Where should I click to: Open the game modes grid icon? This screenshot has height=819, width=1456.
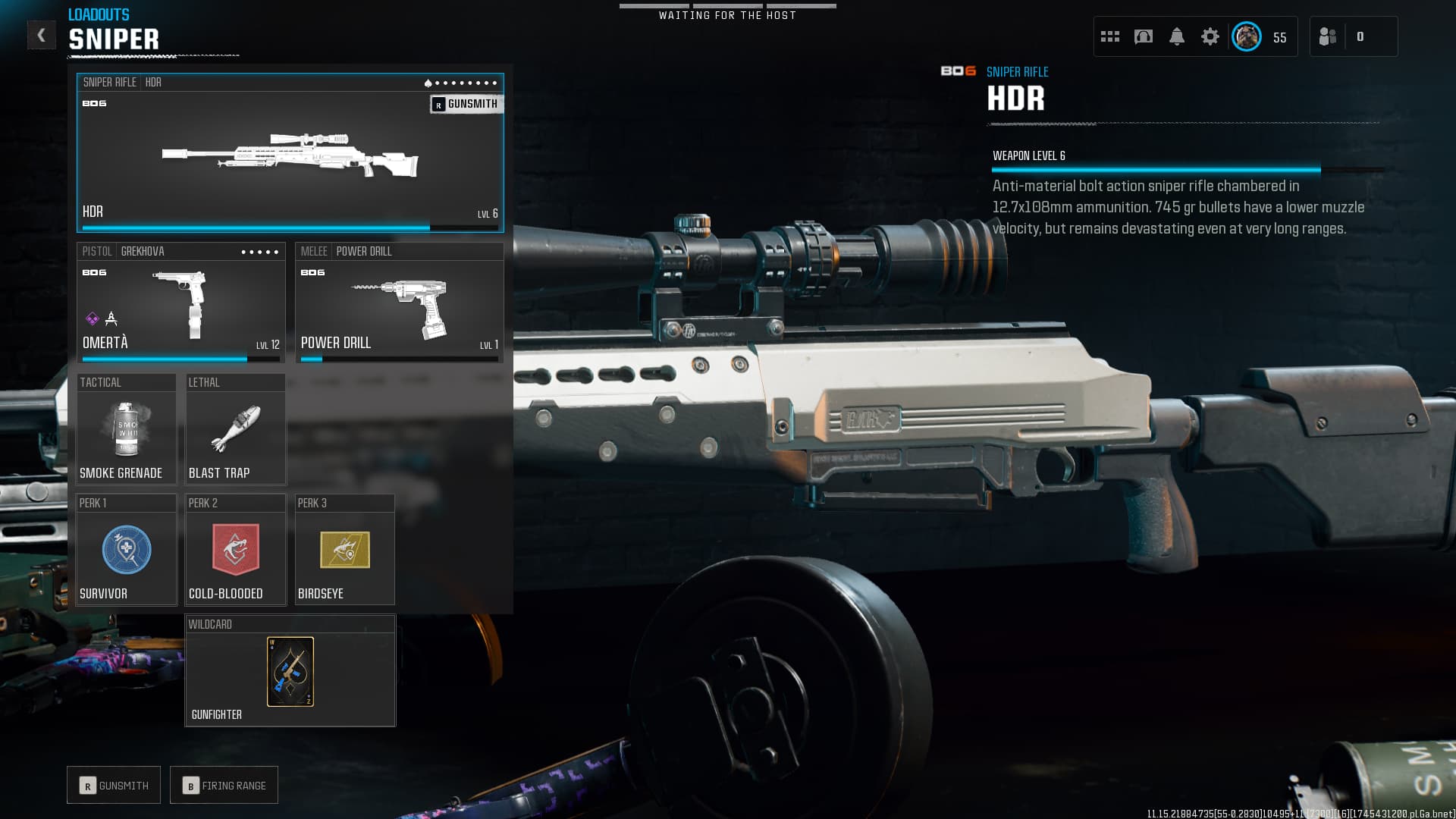tap(1110, 36)
